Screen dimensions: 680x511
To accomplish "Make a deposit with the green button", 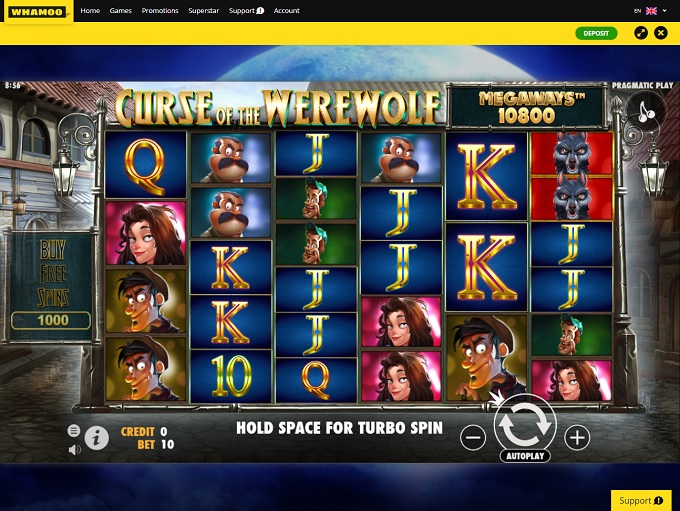I will point(596,33).
